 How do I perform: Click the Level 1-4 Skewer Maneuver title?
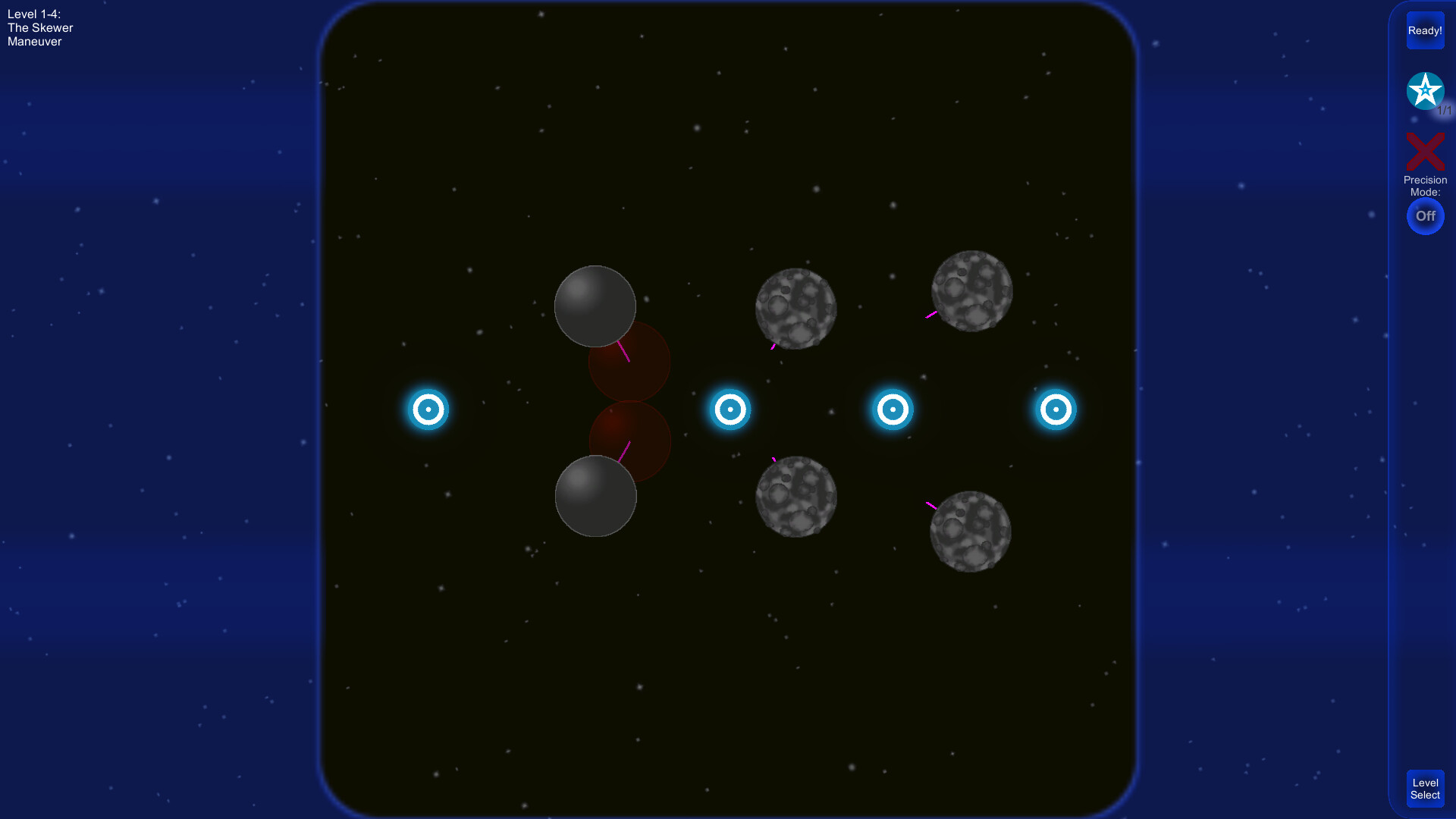[x=39, y=28]
